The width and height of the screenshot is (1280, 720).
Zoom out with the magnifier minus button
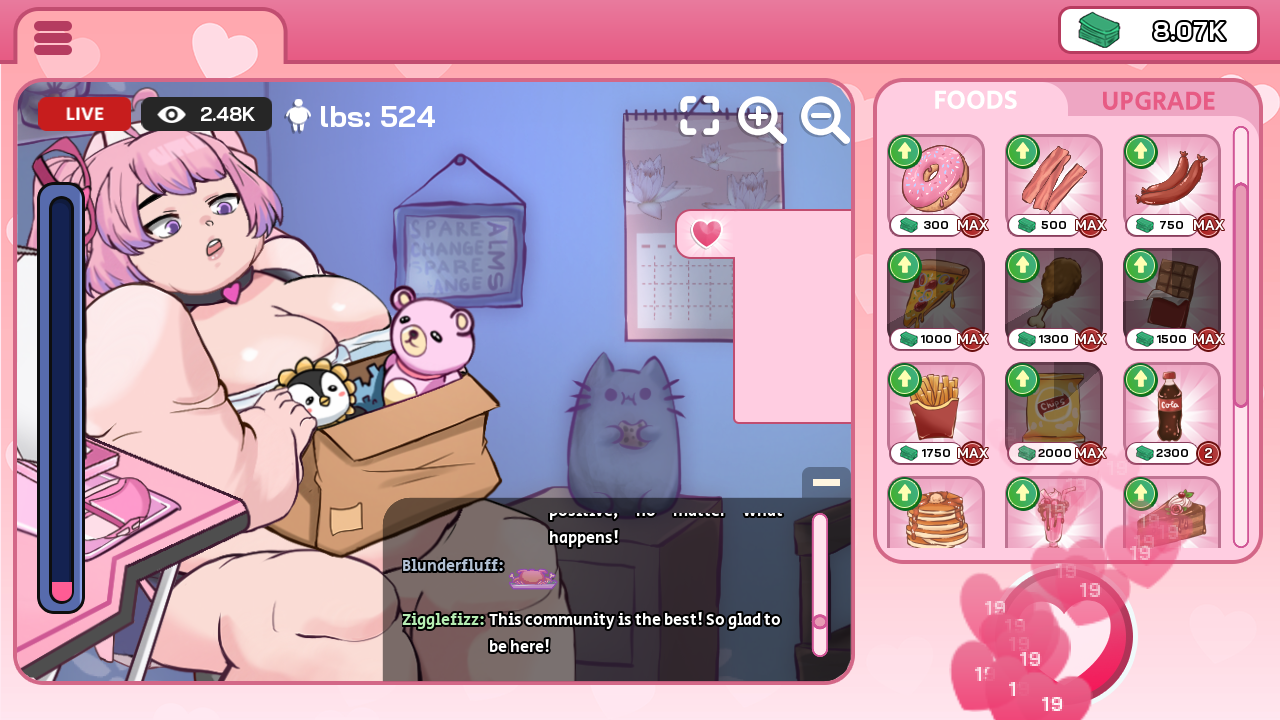pyautogui.click(x=825, y=120)
